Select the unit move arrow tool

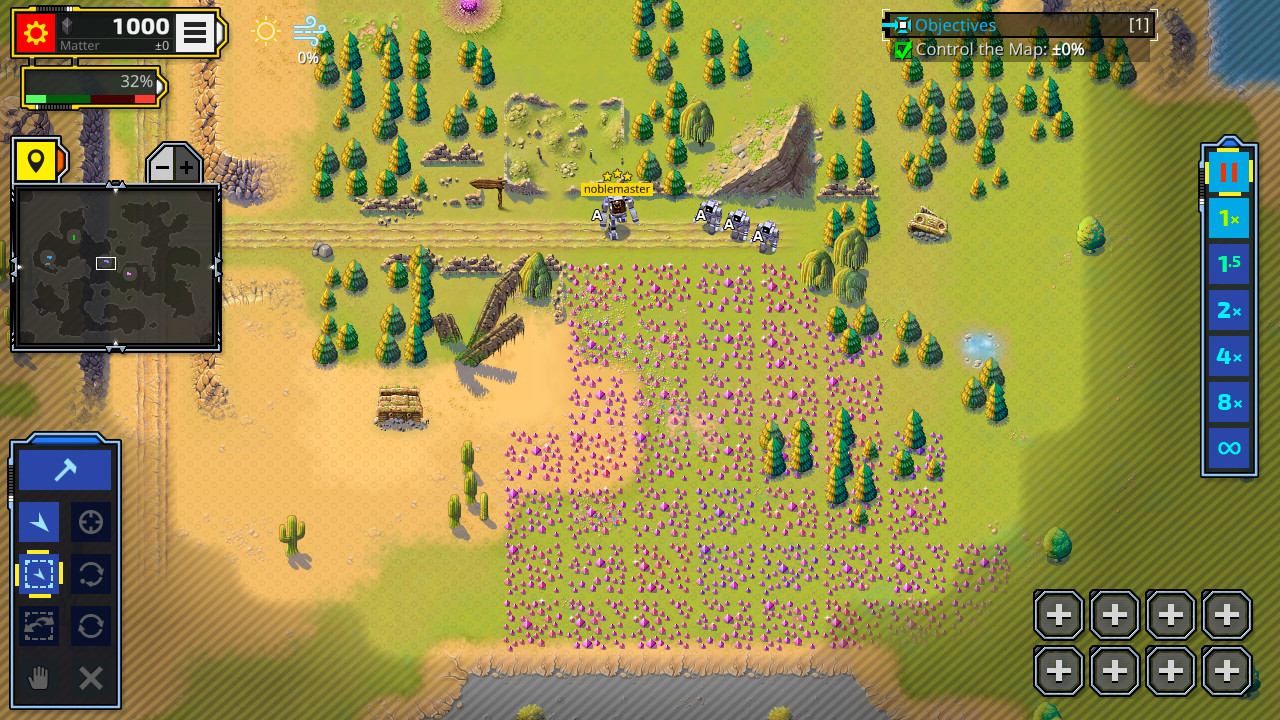point(38,521)
